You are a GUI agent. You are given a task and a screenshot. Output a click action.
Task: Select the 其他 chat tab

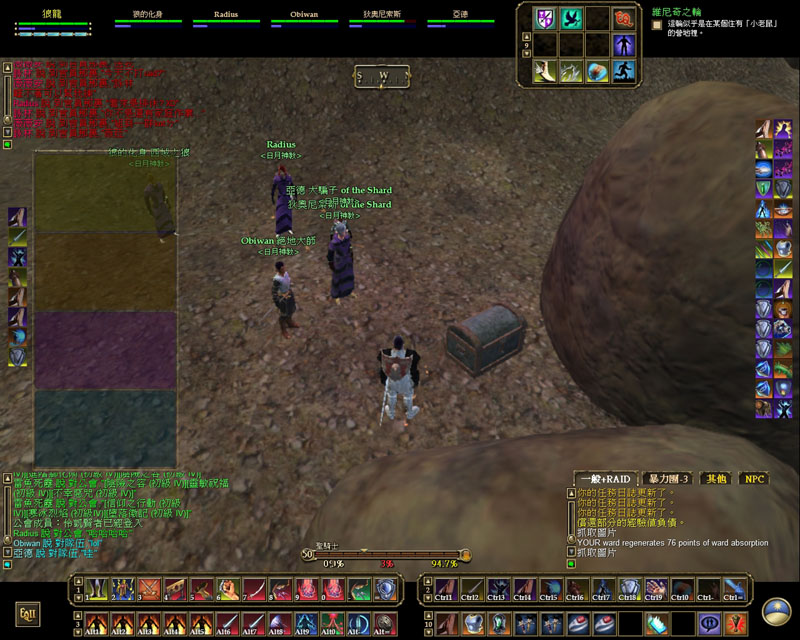[715, 478]
